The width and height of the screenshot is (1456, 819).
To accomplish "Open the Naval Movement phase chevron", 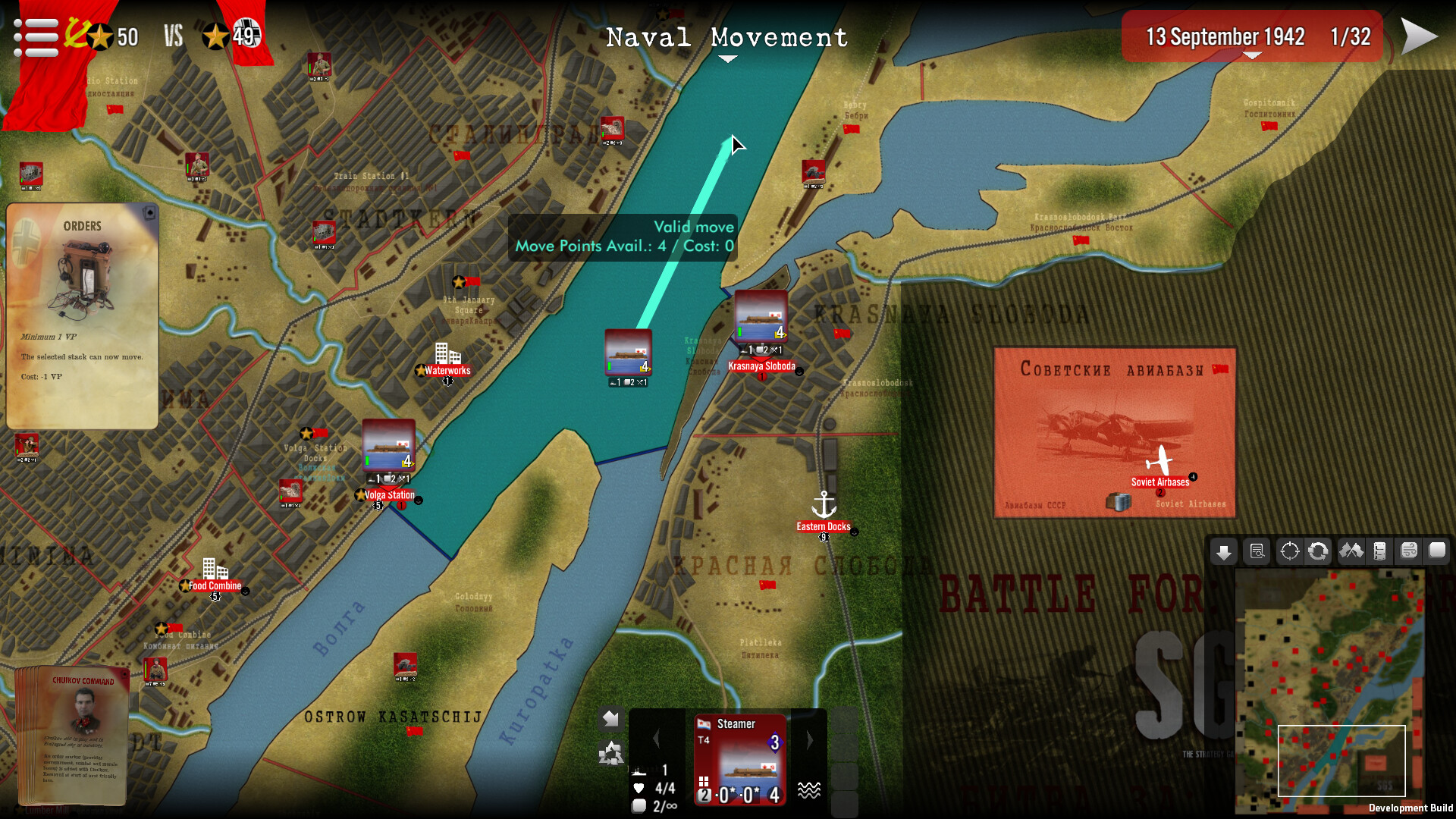I will pyautogui.click(x=727, y=58).
